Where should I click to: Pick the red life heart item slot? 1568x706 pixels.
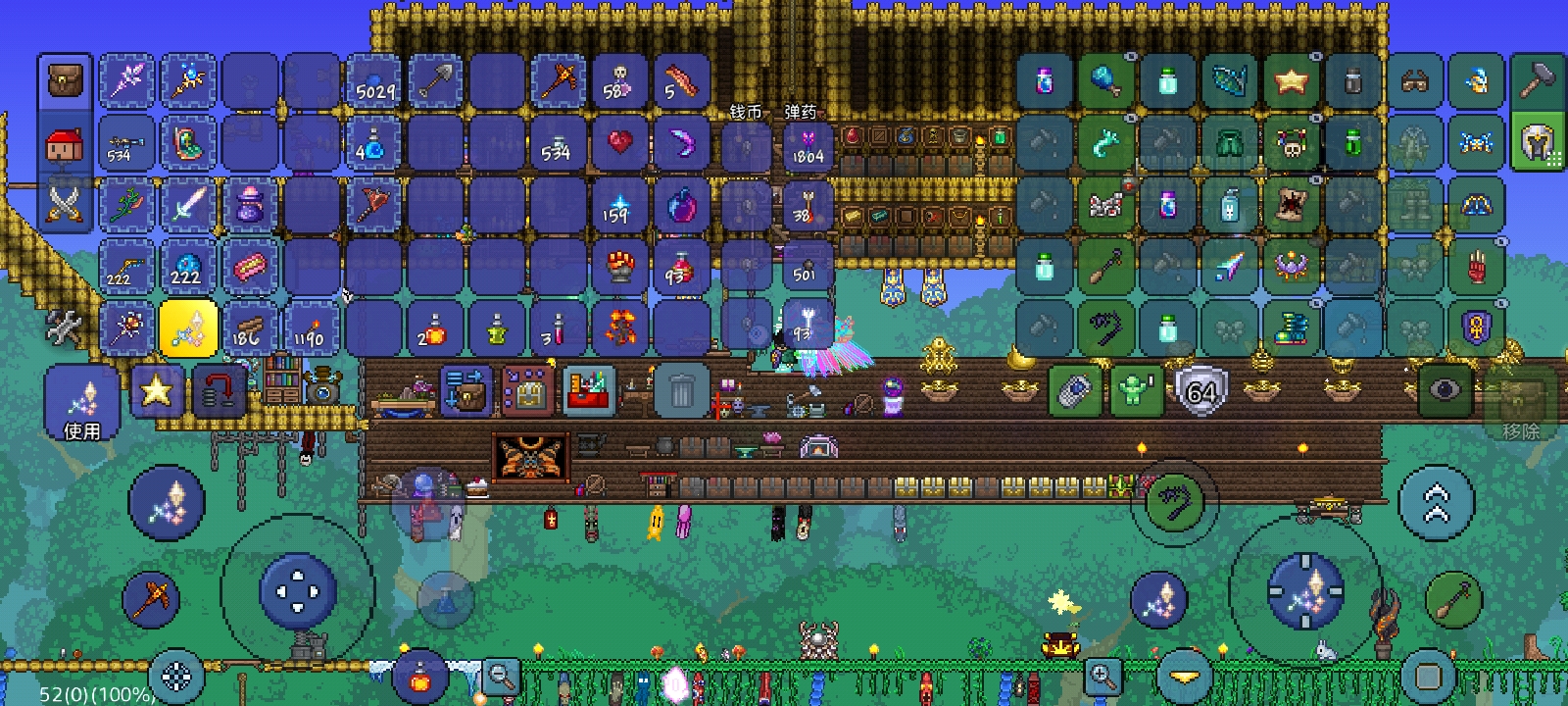tap(619, 143)
